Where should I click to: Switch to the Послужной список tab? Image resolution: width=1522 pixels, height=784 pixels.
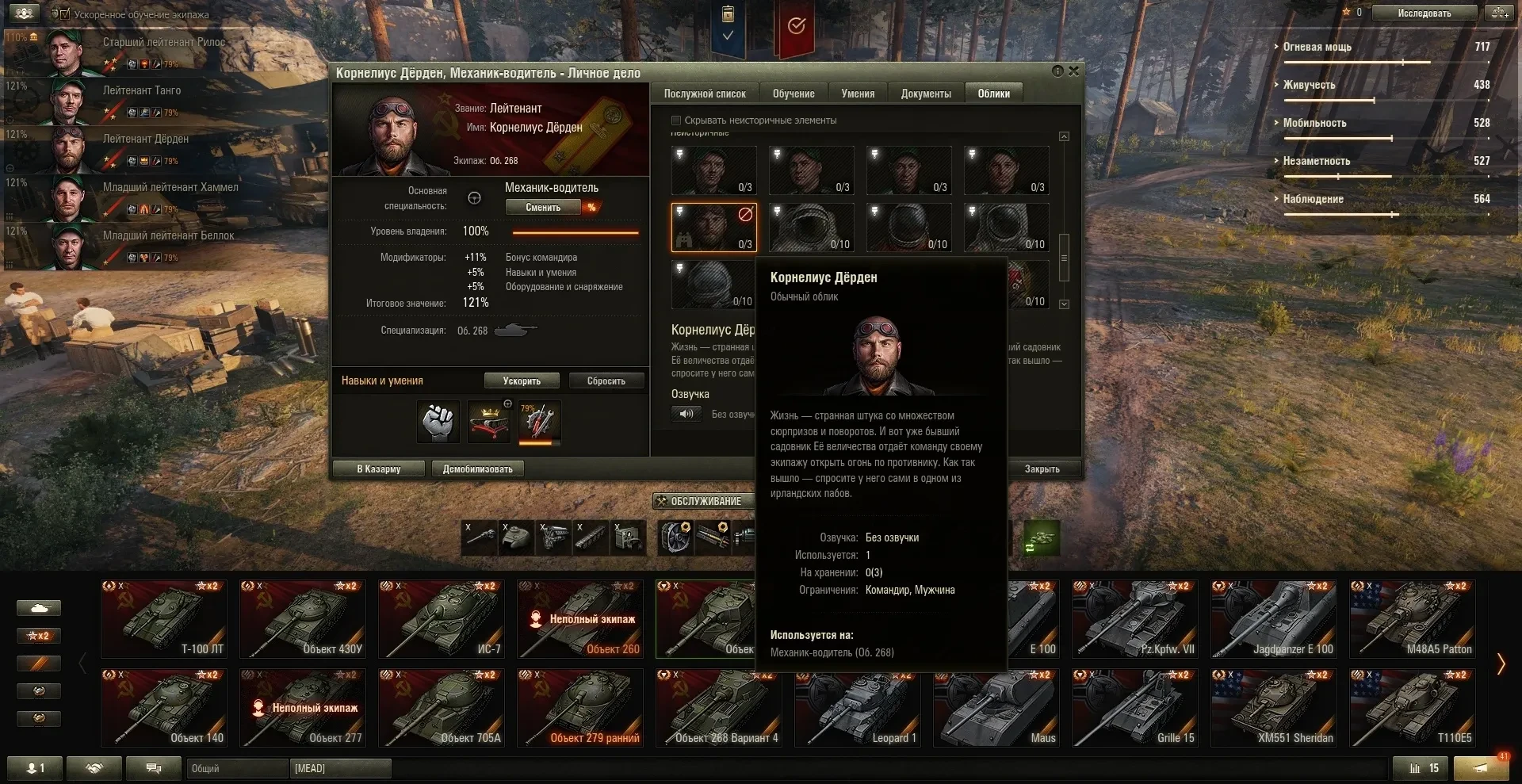pyautogui.click(x=704, y=94)
